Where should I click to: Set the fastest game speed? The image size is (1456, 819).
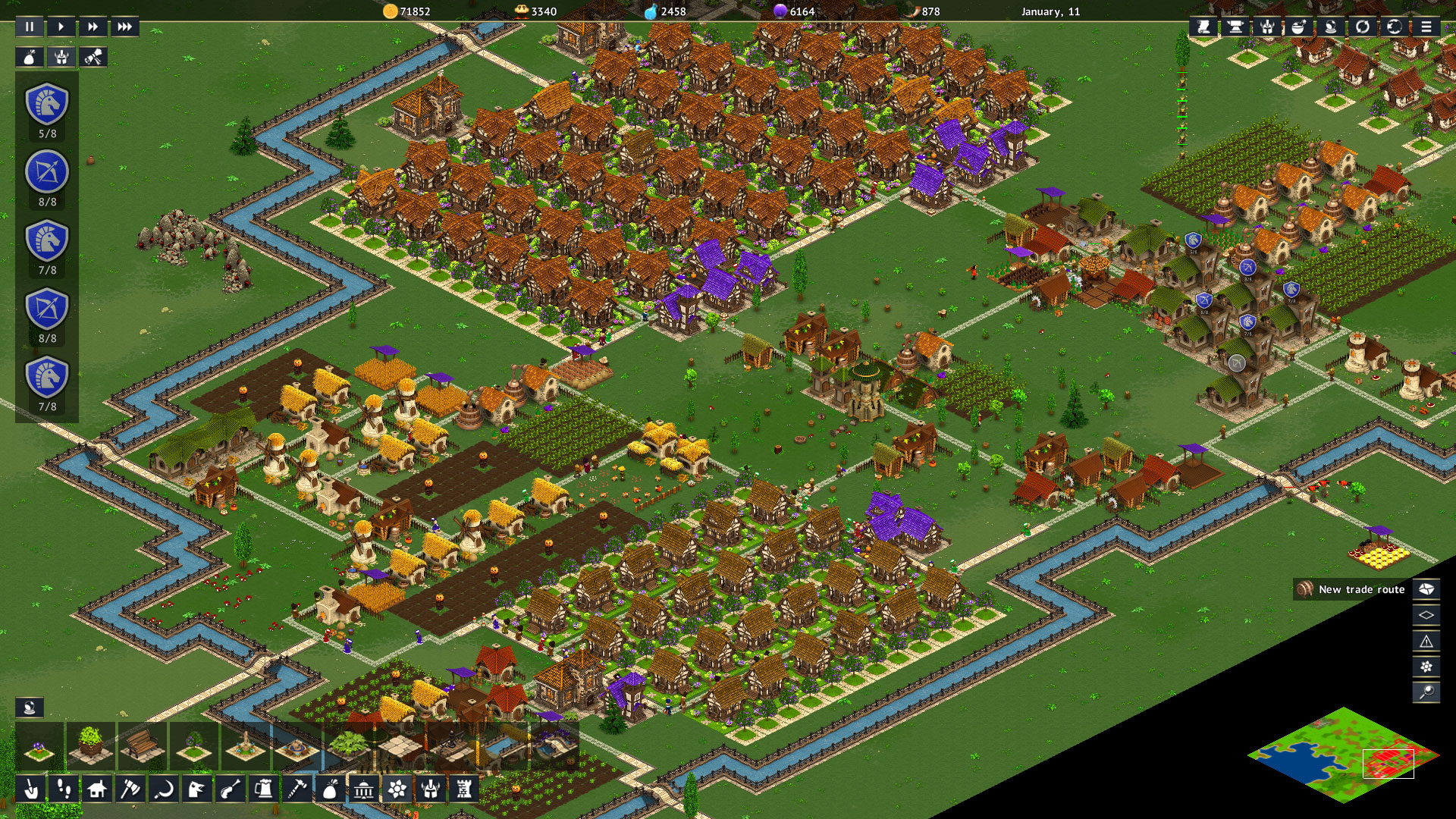[124, 27]
